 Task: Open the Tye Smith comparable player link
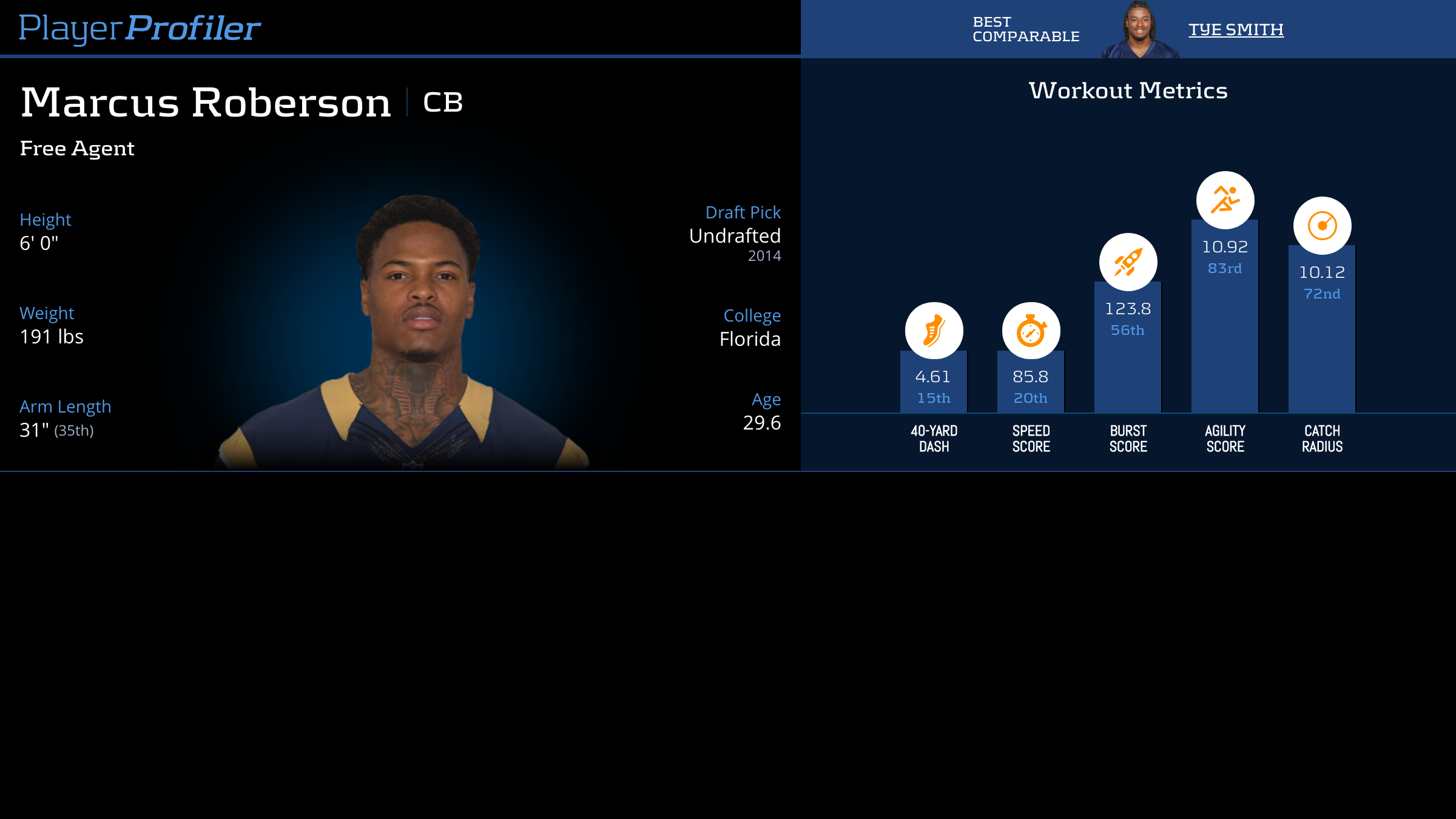tap(1236, 30)
